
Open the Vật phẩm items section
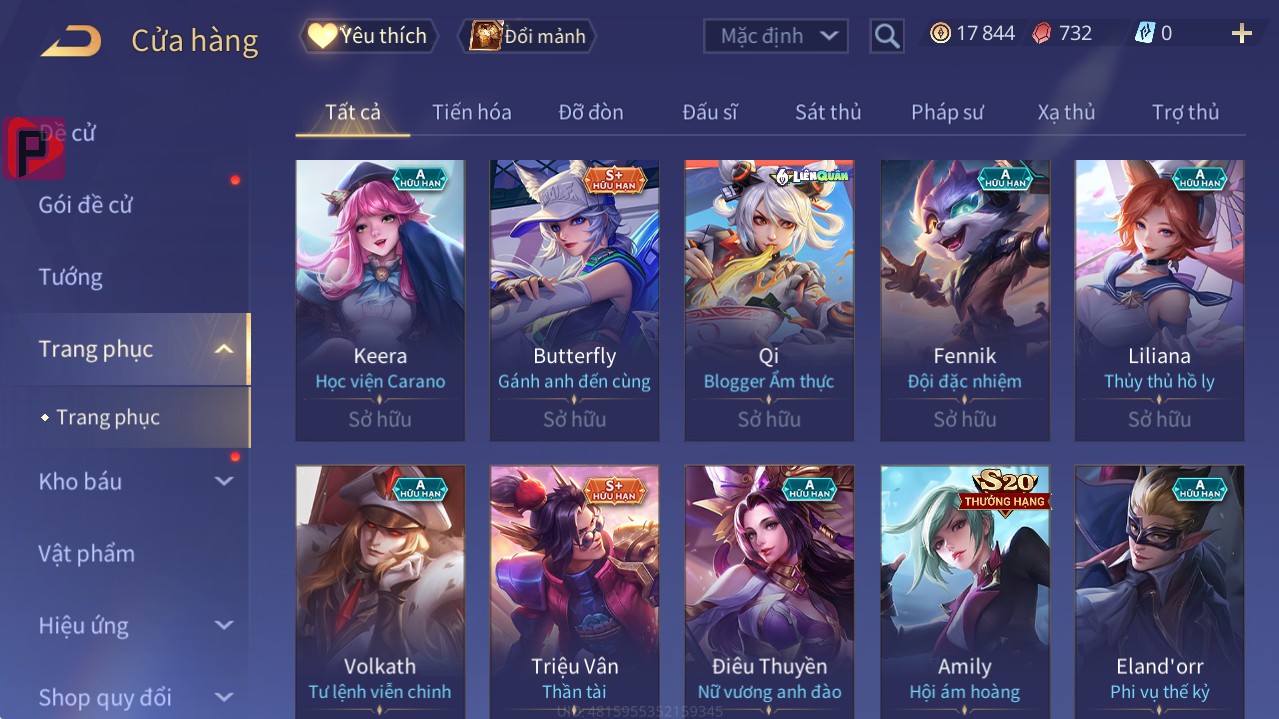(86, 553)
